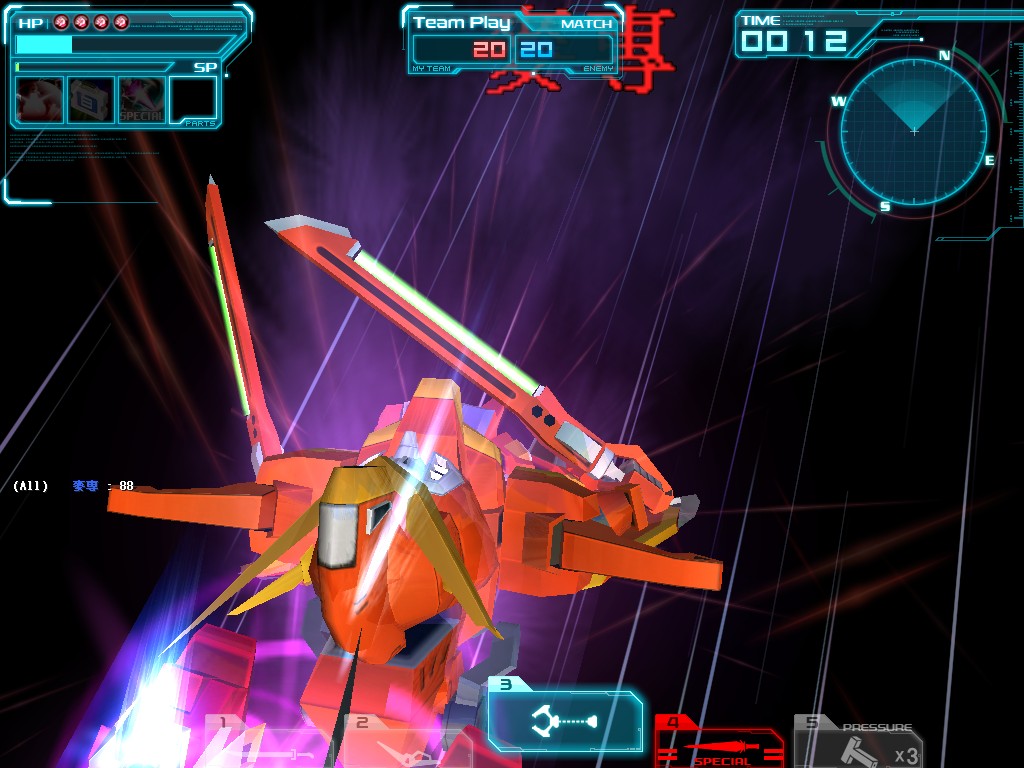
Task: Click the robot portrait skill icon
Action: (40, 99)
